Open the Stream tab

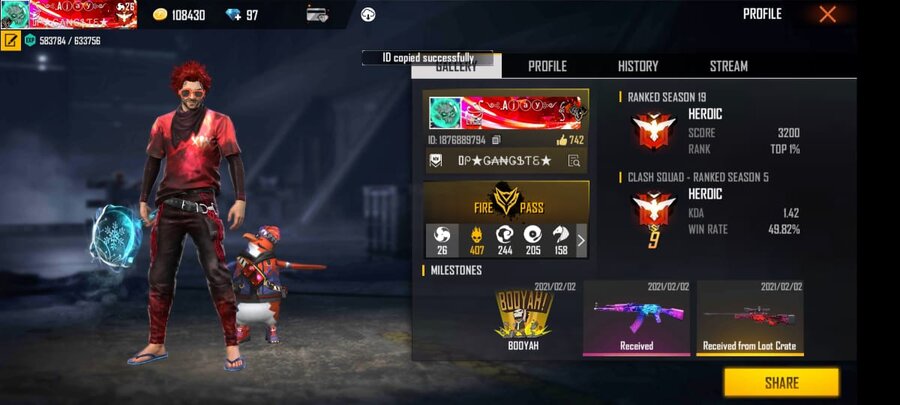coord(728,66)
